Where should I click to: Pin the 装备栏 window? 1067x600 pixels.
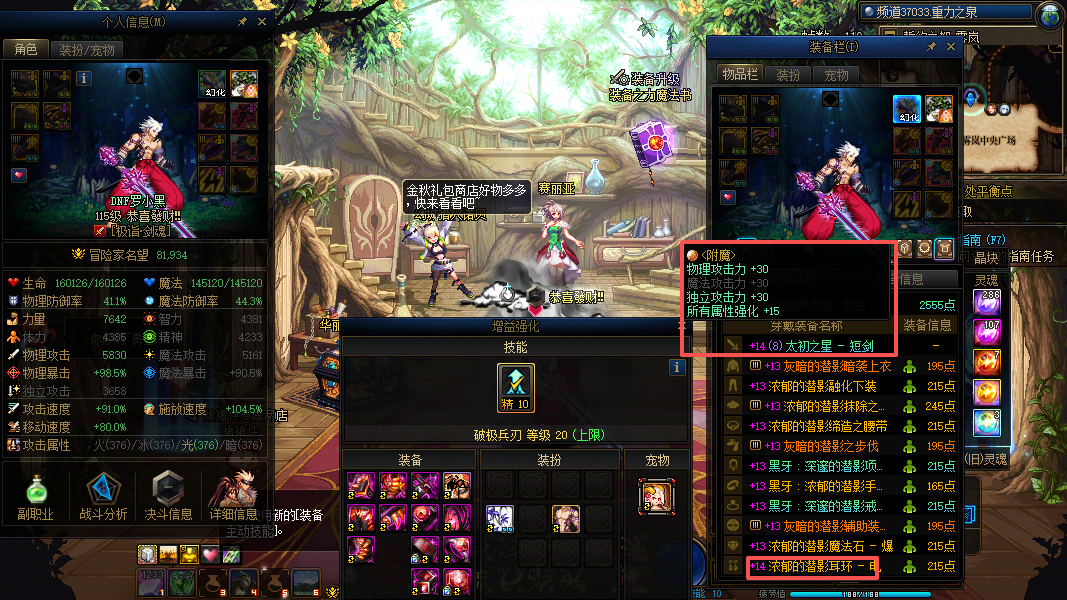[931, 47]
